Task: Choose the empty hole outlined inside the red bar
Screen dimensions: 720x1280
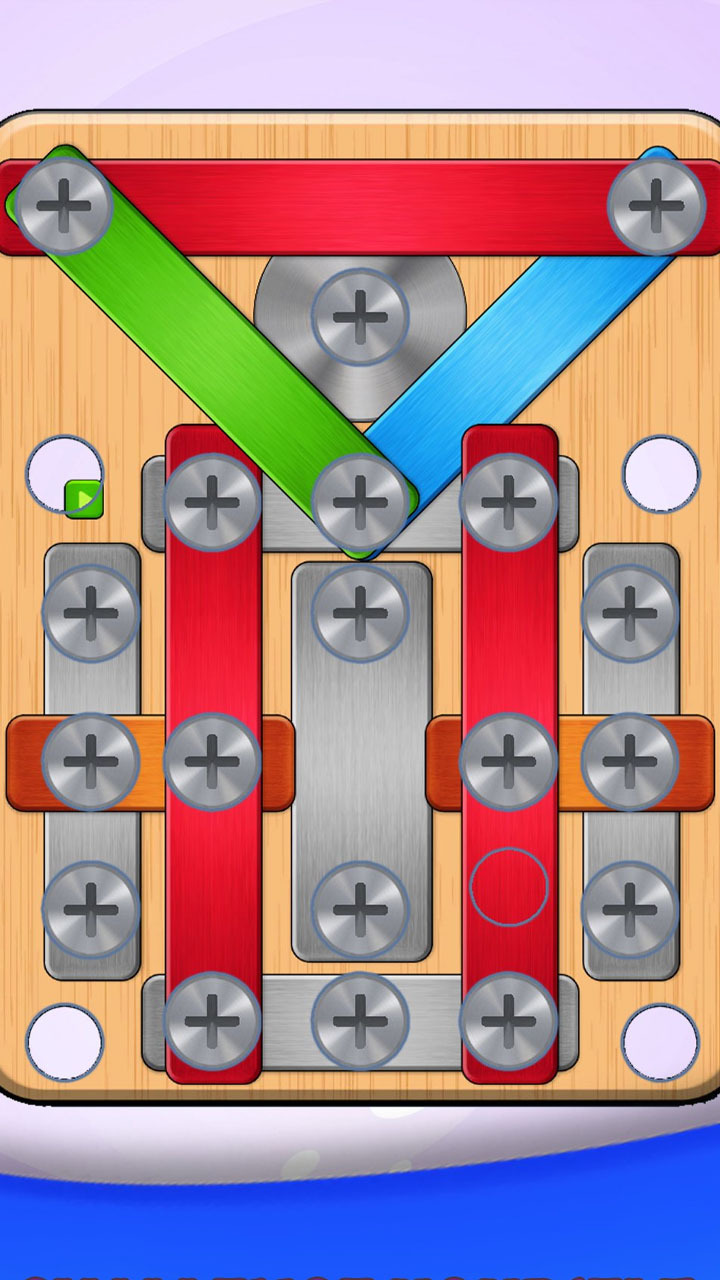Action: [x=509, y=887]
